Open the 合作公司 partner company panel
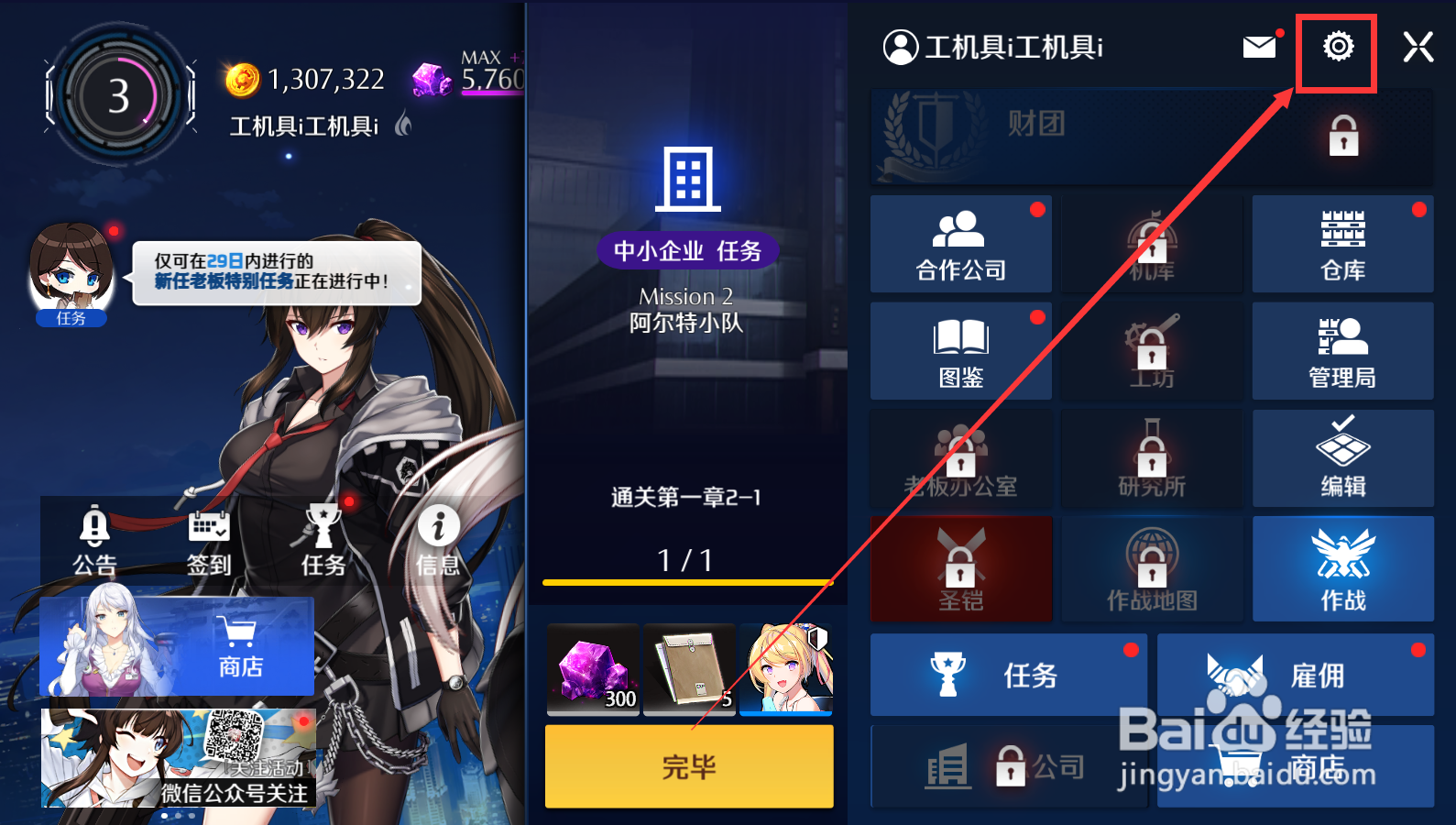Viewport: 1456px width, 825px height. pos(960,244)
